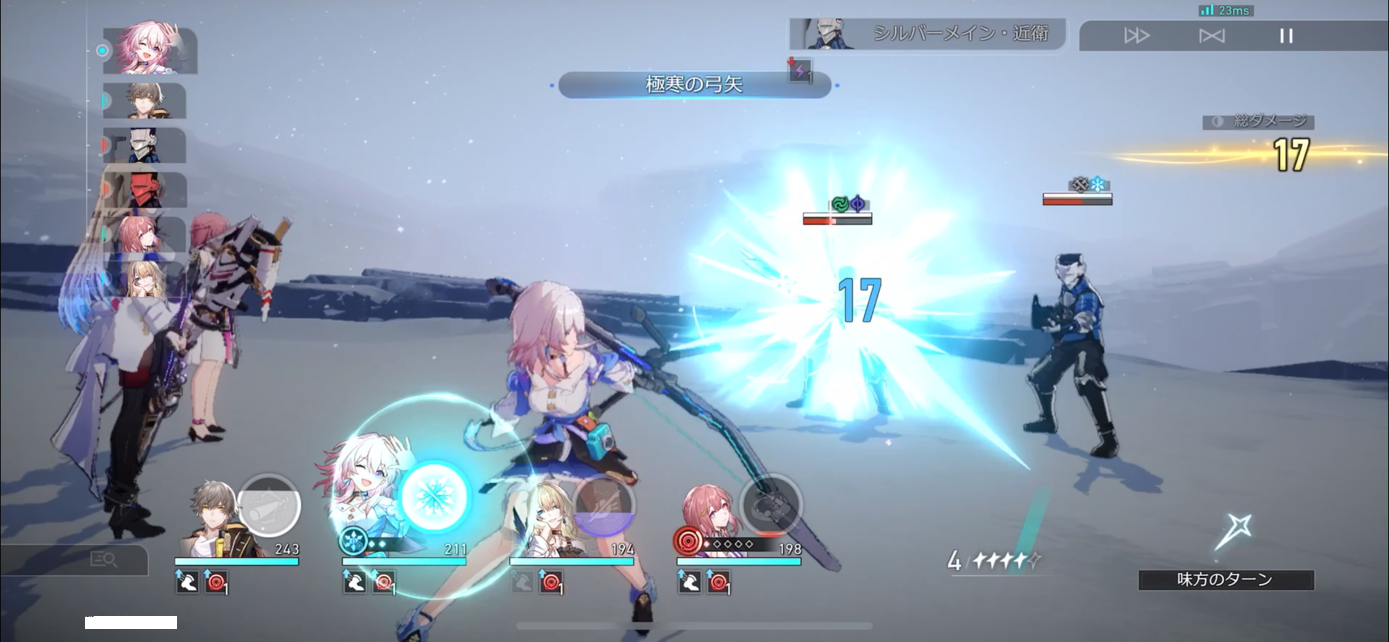This screenshot has width=1389, height=642.
Task: Pause the battle
Action: (x=1286, y=36)
